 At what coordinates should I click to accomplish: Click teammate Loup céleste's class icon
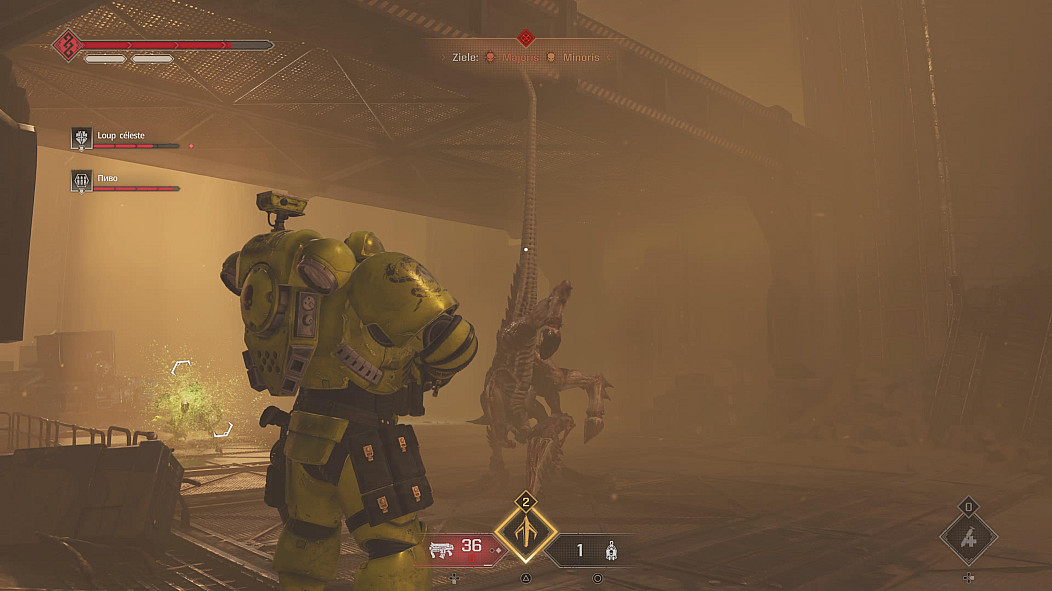[x=82, y=139]
